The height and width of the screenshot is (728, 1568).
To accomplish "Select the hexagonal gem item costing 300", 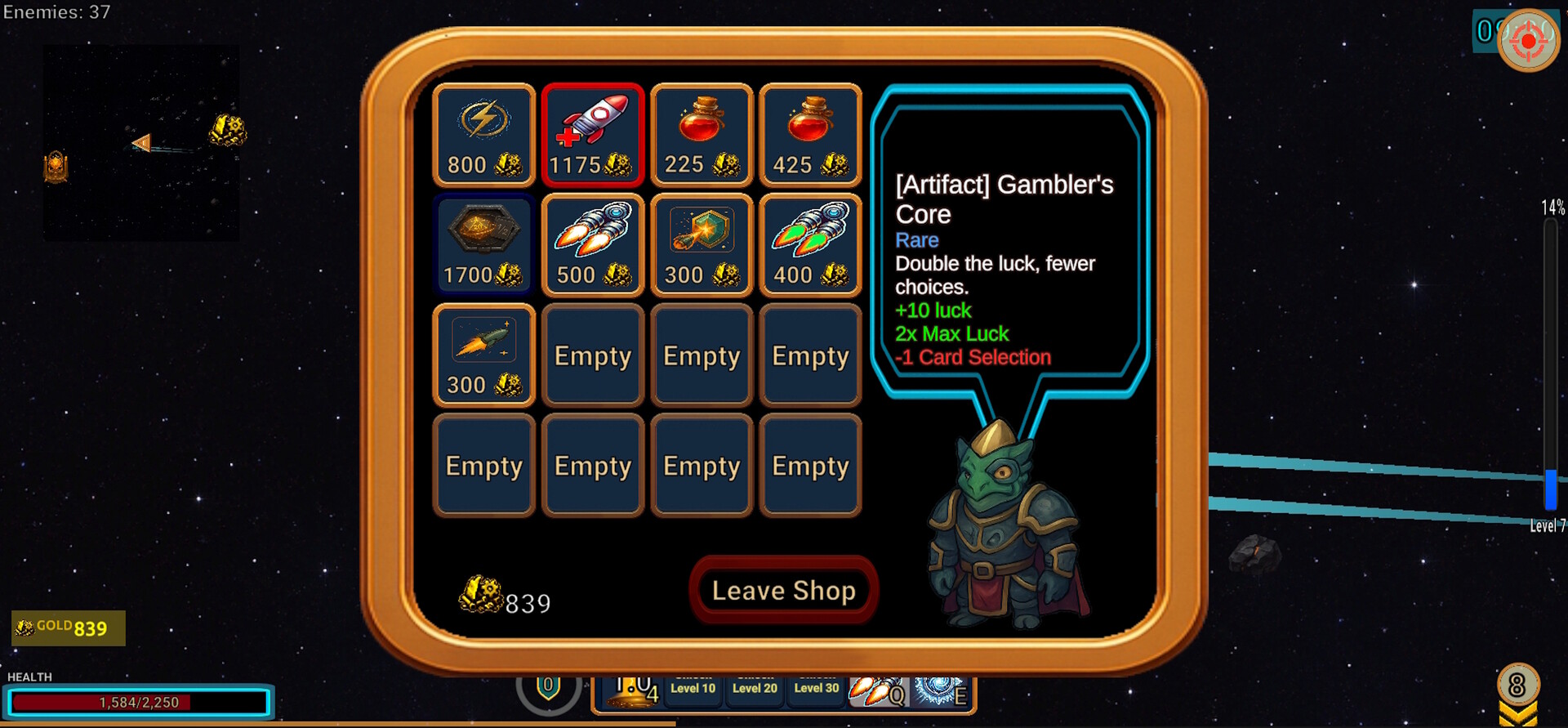I will (701, 245).
